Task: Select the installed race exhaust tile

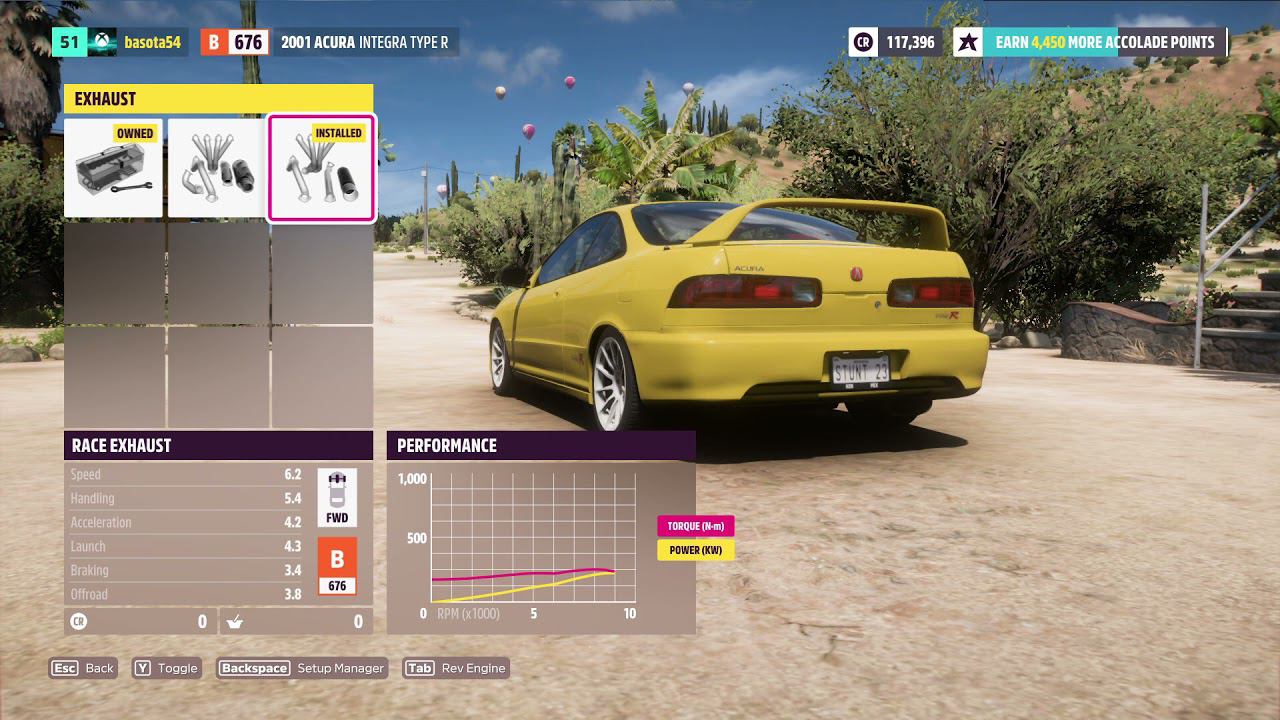Action: (321, 168)
